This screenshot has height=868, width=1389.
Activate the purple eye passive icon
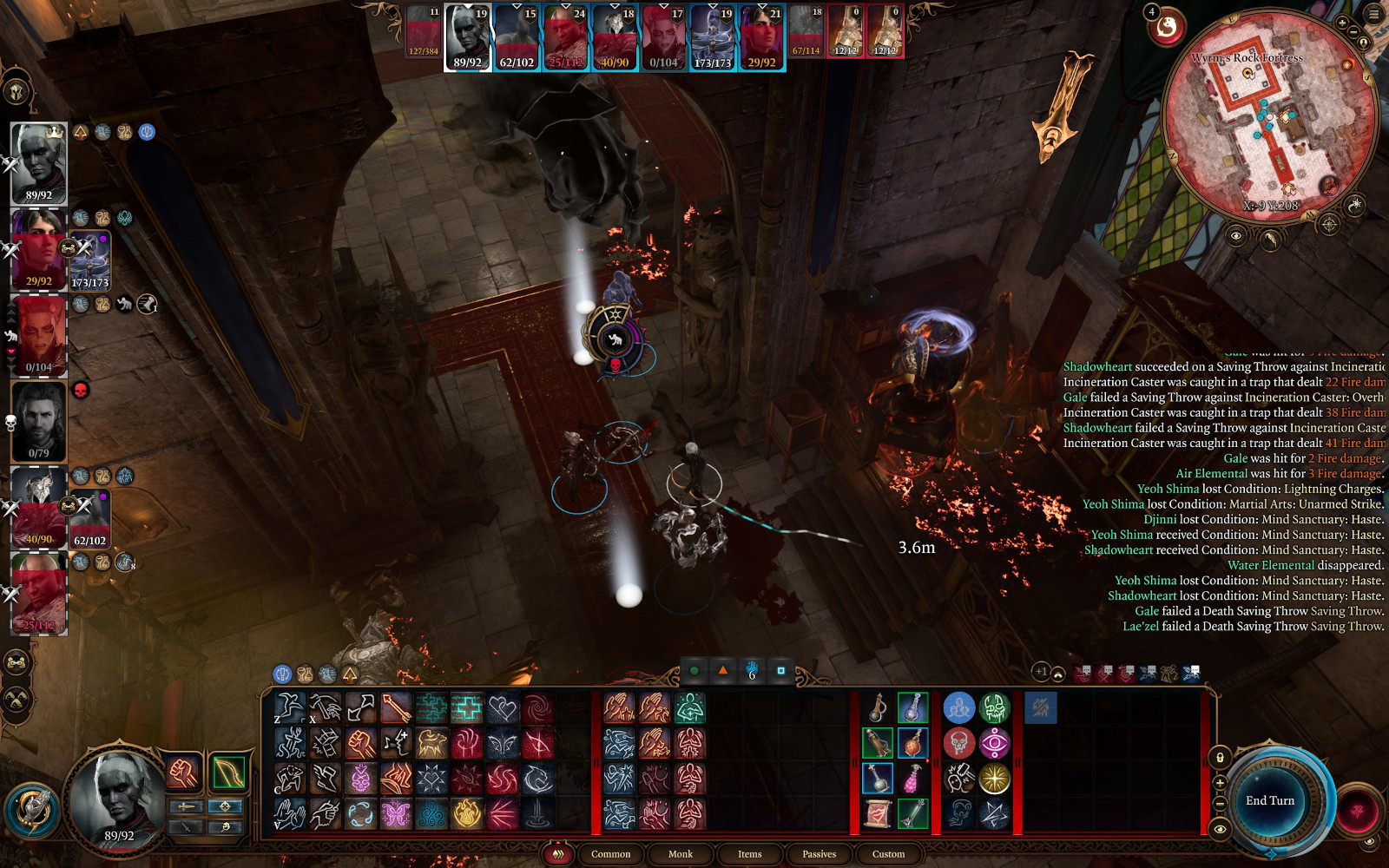pos(994,744)
